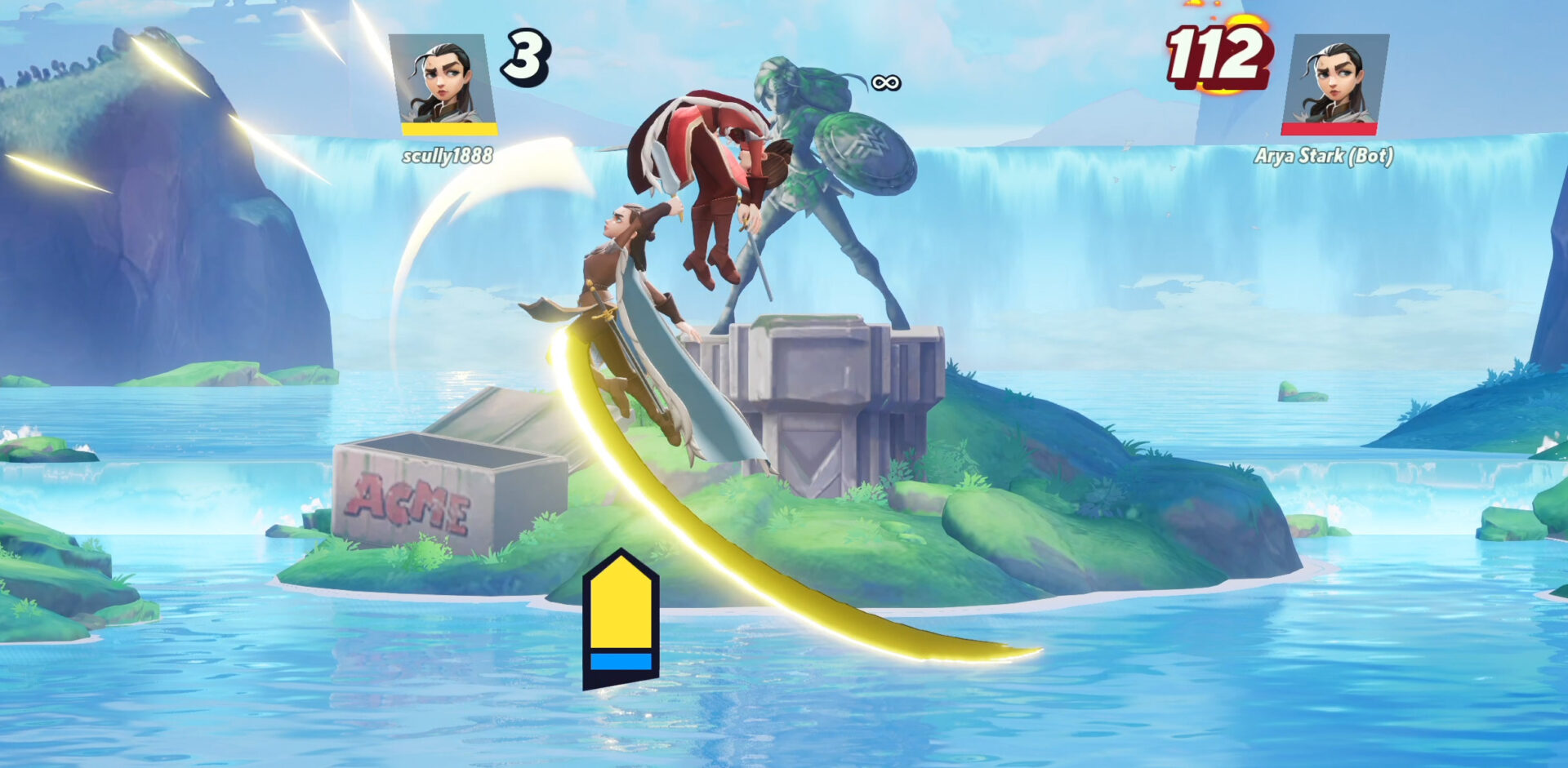Viewport: 1568px width, 768px height.
Task: Click the yellow off-screen player indicator arrow
Action: [x=621, y=620]
